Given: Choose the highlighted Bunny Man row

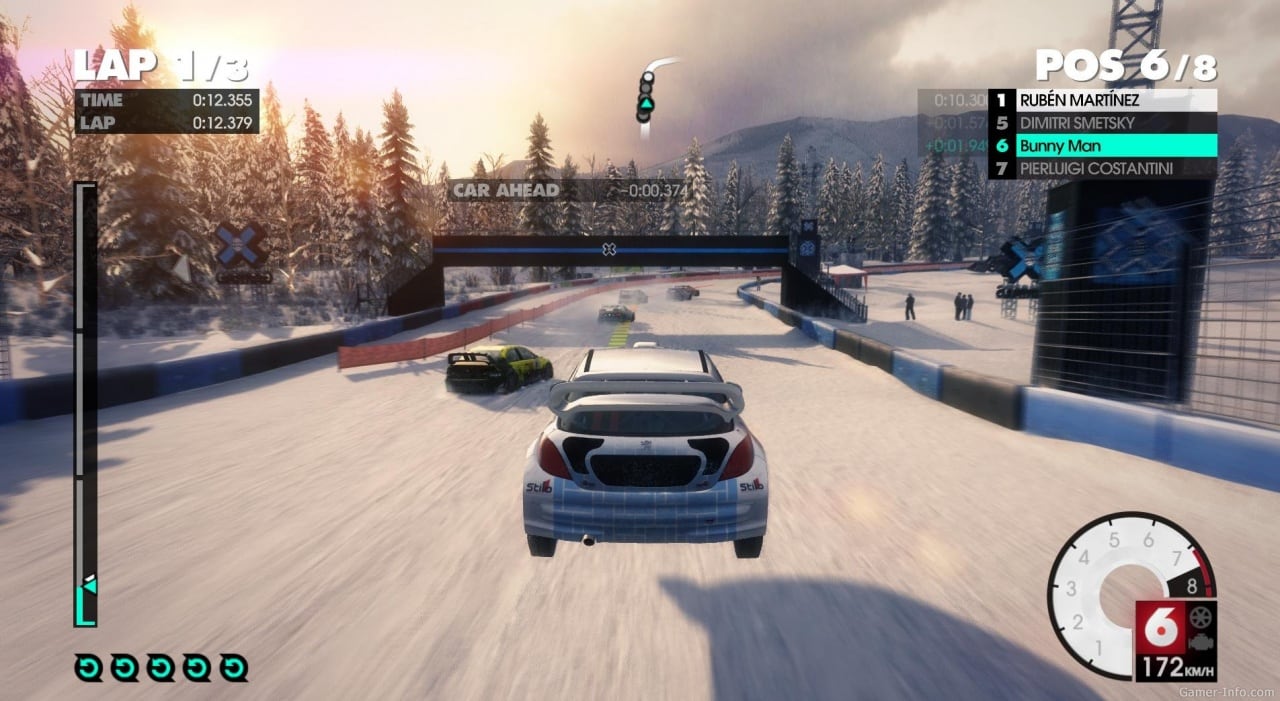Looking at the screenshot, I should coord(1102,145).
